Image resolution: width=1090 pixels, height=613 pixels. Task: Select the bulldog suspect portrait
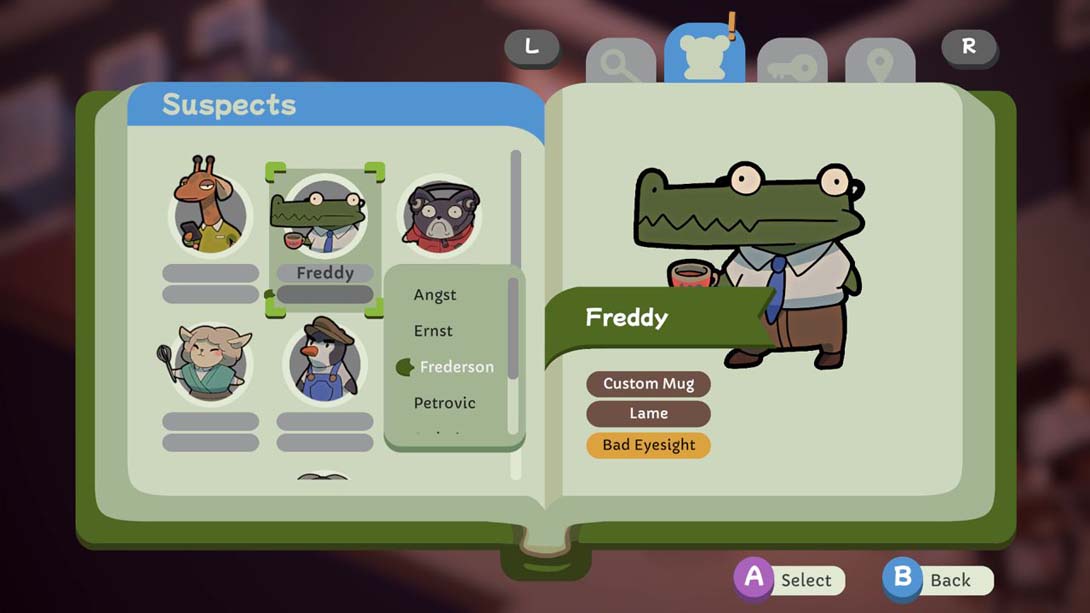439,214
